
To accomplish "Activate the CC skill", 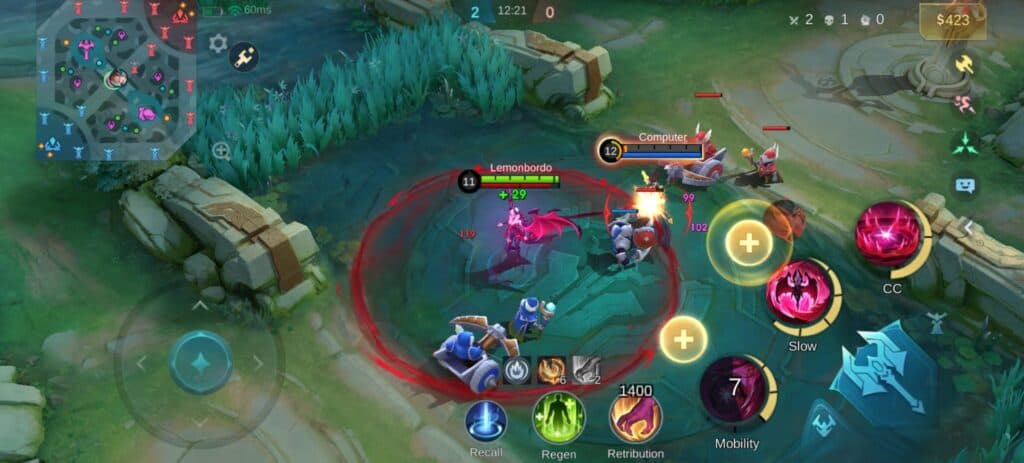I will 886,236.
